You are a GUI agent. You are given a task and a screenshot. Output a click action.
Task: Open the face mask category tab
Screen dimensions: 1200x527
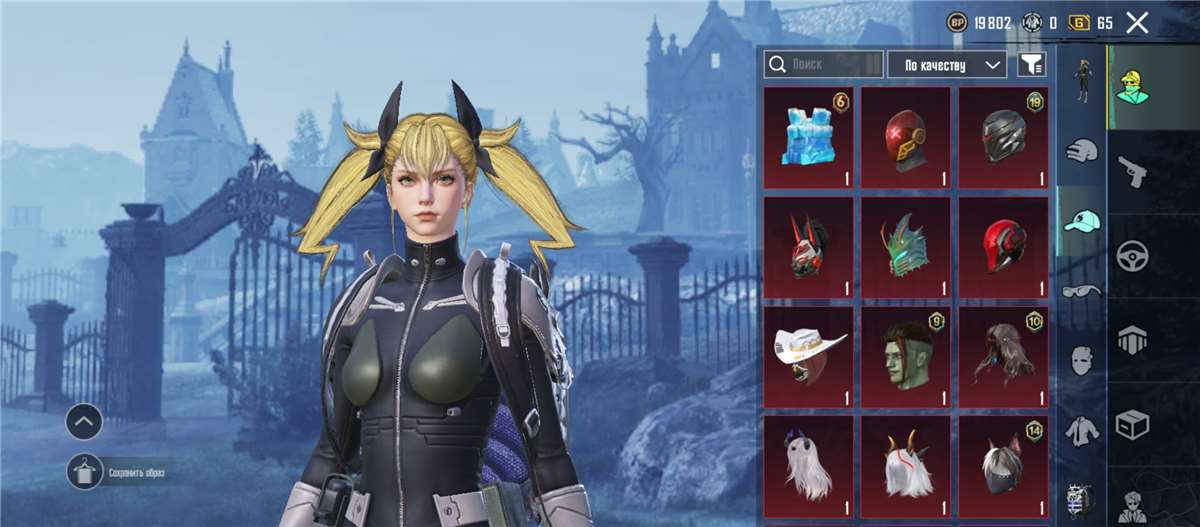point(1082,360)
